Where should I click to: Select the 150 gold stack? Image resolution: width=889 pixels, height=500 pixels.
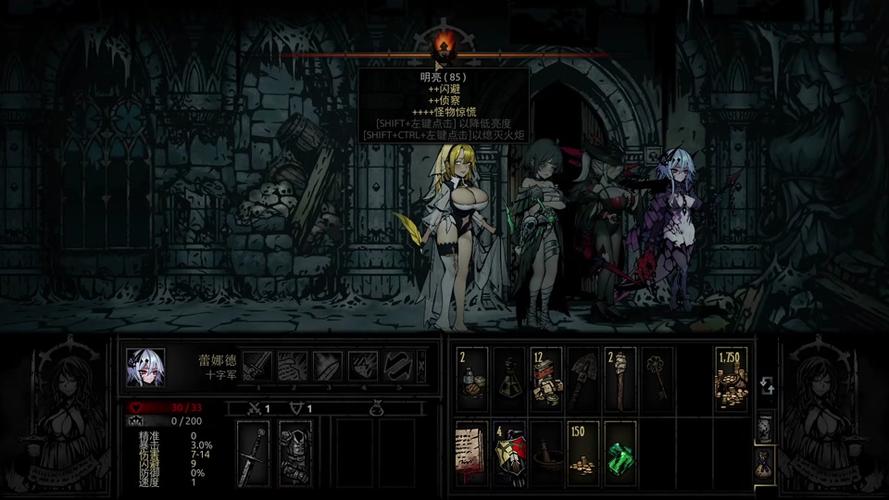pos(582,452)
